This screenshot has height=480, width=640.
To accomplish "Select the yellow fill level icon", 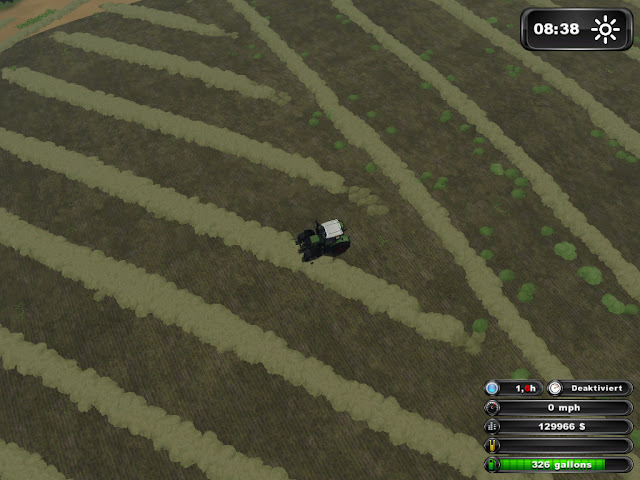I will click(492, 446).
